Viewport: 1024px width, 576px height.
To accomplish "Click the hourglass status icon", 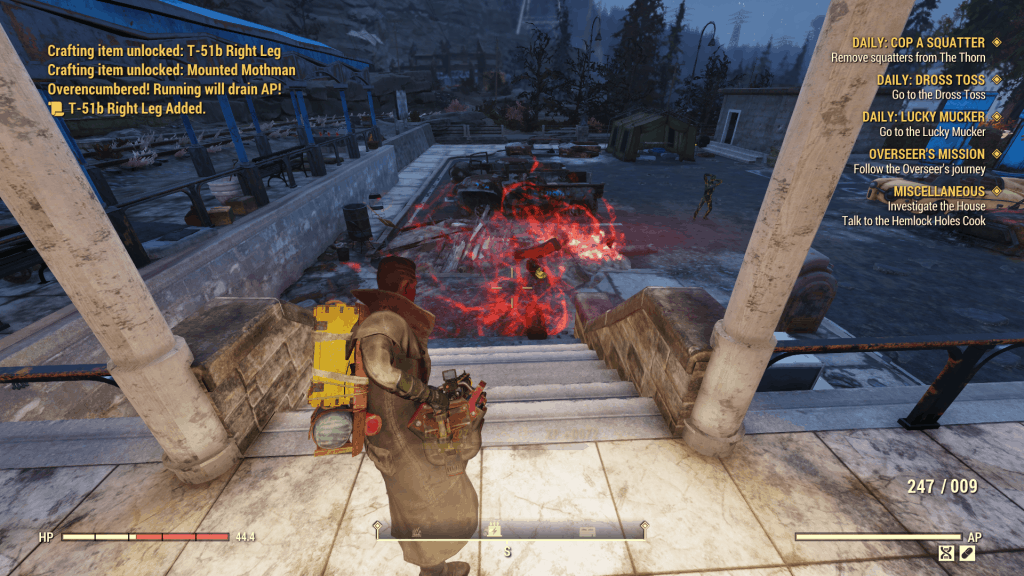I will click(x=947, y=552).
